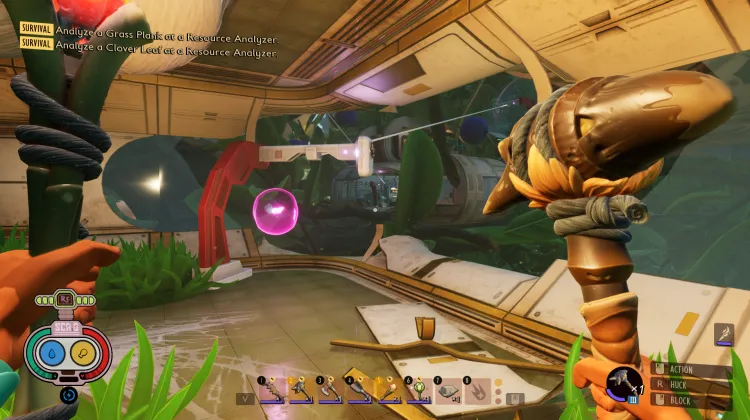Select the Grass Plank analyzer objective
This screenshot has width=750, height=420.
[x=166, y=29]
